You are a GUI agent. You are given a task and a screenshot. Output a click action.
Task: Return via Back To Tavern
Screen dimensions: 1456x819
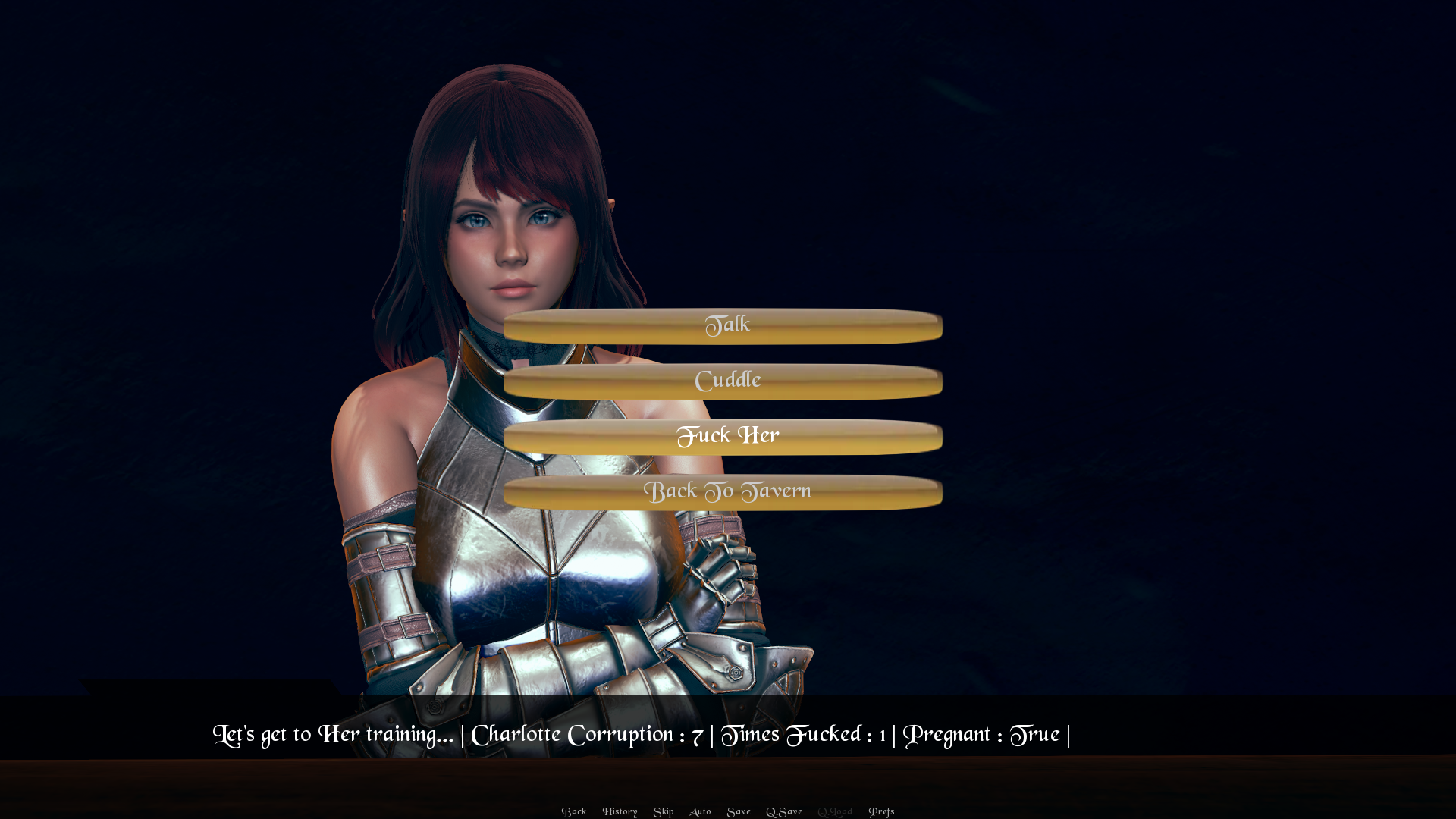click(x=723, y=492)
